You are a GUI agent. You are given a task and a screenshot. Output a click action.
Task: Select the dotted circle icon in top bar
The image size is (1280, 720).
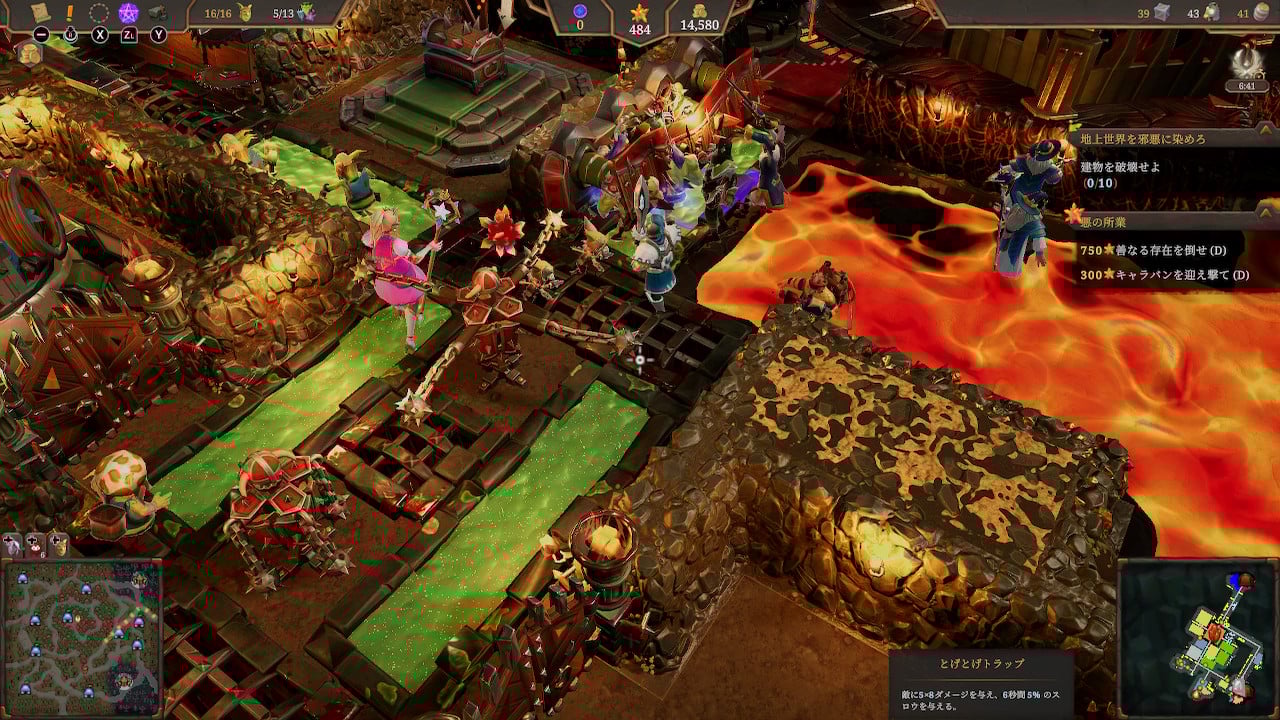(x=99, y=13)
